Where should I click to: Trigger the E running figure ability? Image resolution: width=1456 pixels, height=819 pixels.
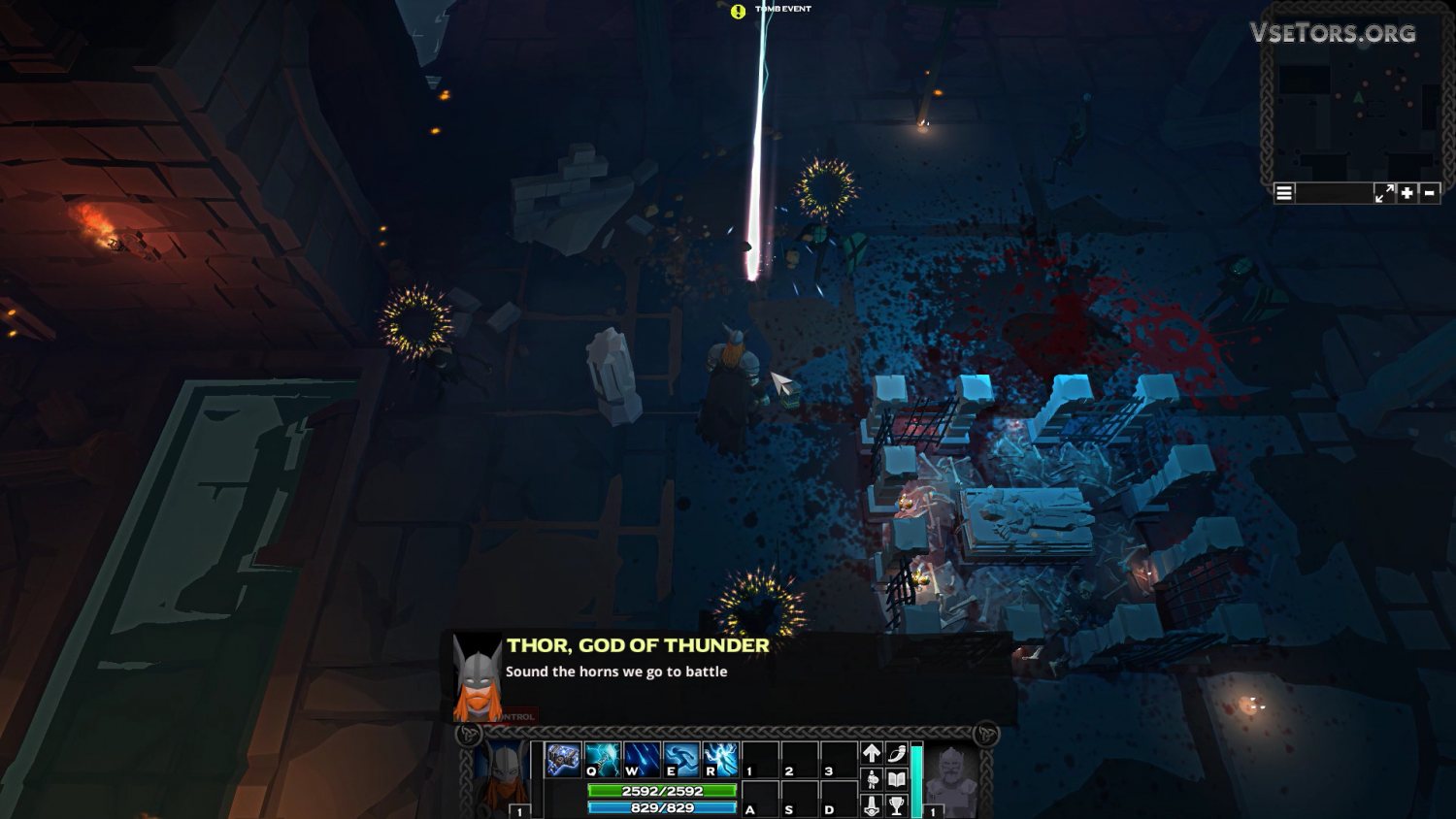pos(681,760)
